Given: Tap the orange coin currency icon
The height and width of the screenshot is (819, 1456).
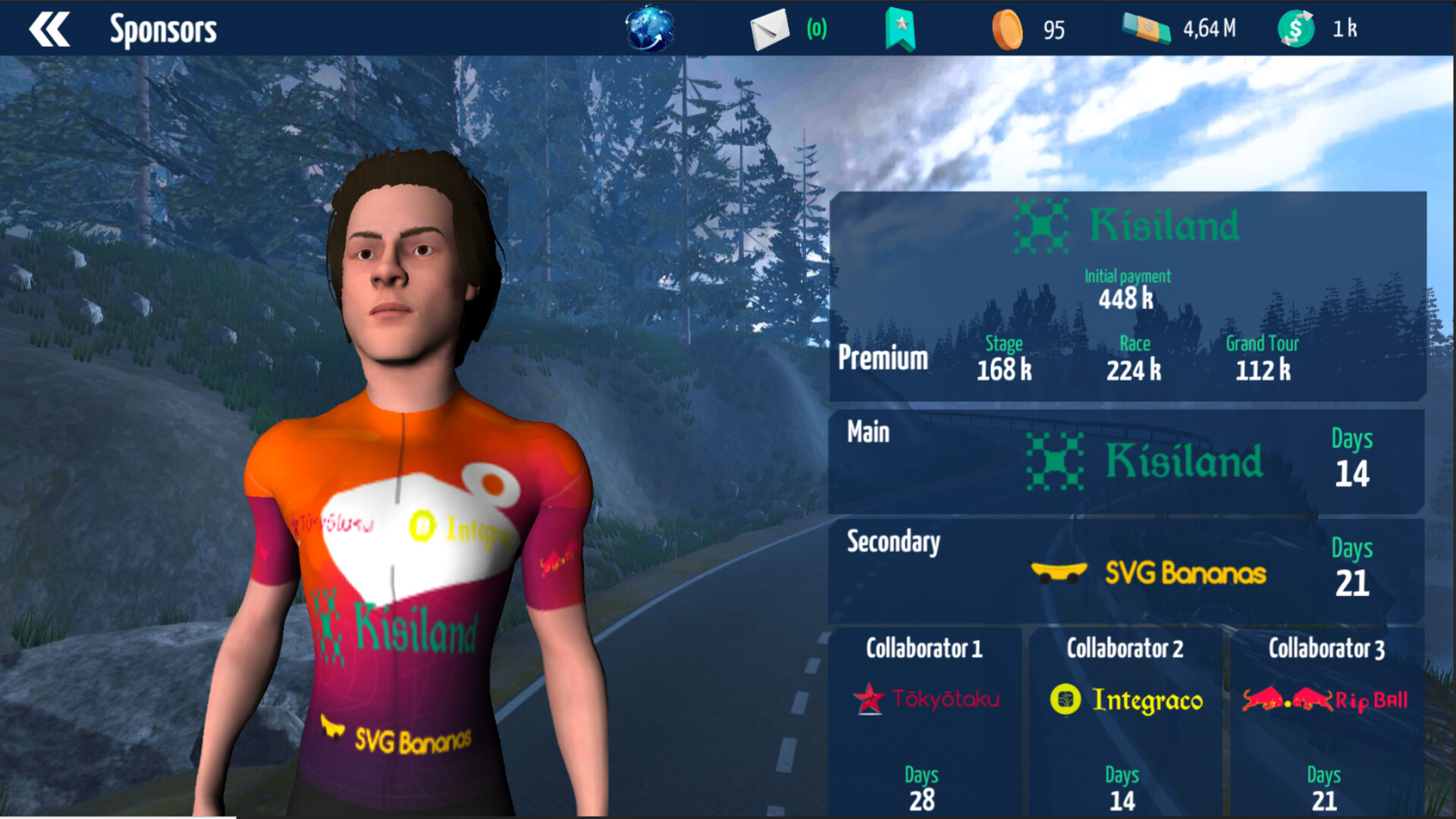Looking at the screenshot, I should 1007,30.
